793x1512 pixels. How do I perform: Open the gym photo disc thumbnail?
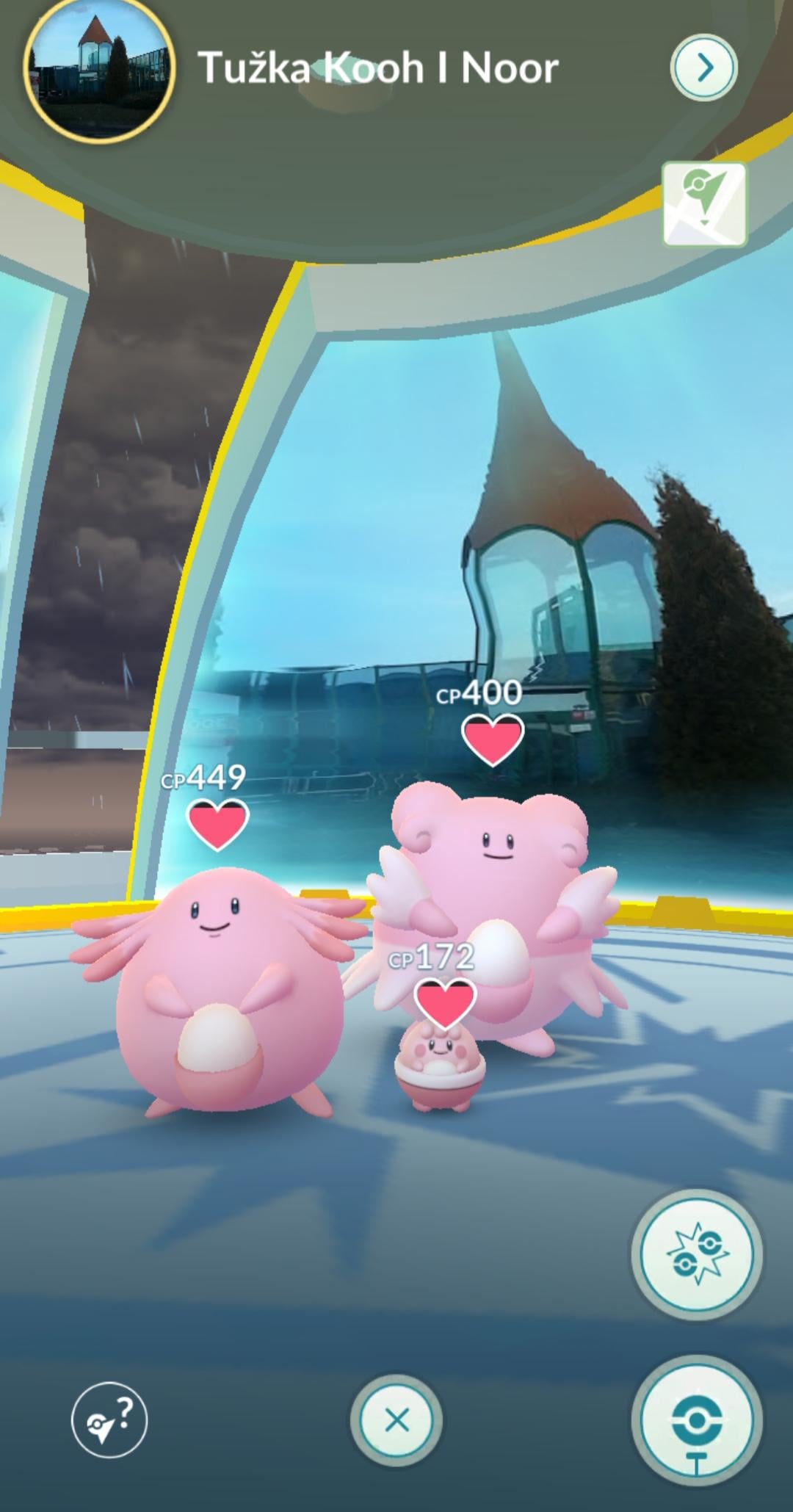coord(99,70)
